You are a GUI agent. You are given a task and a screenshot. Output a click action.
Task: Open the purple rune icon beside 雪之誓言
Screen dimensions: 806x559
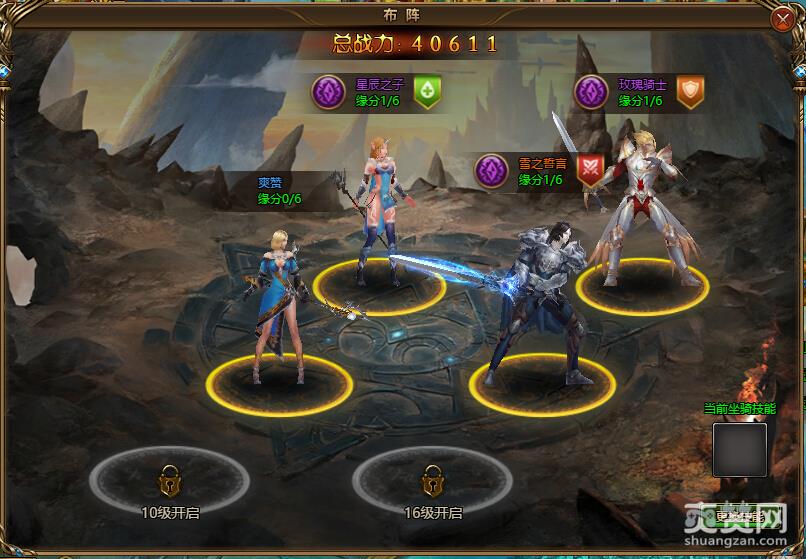point(491,171)
